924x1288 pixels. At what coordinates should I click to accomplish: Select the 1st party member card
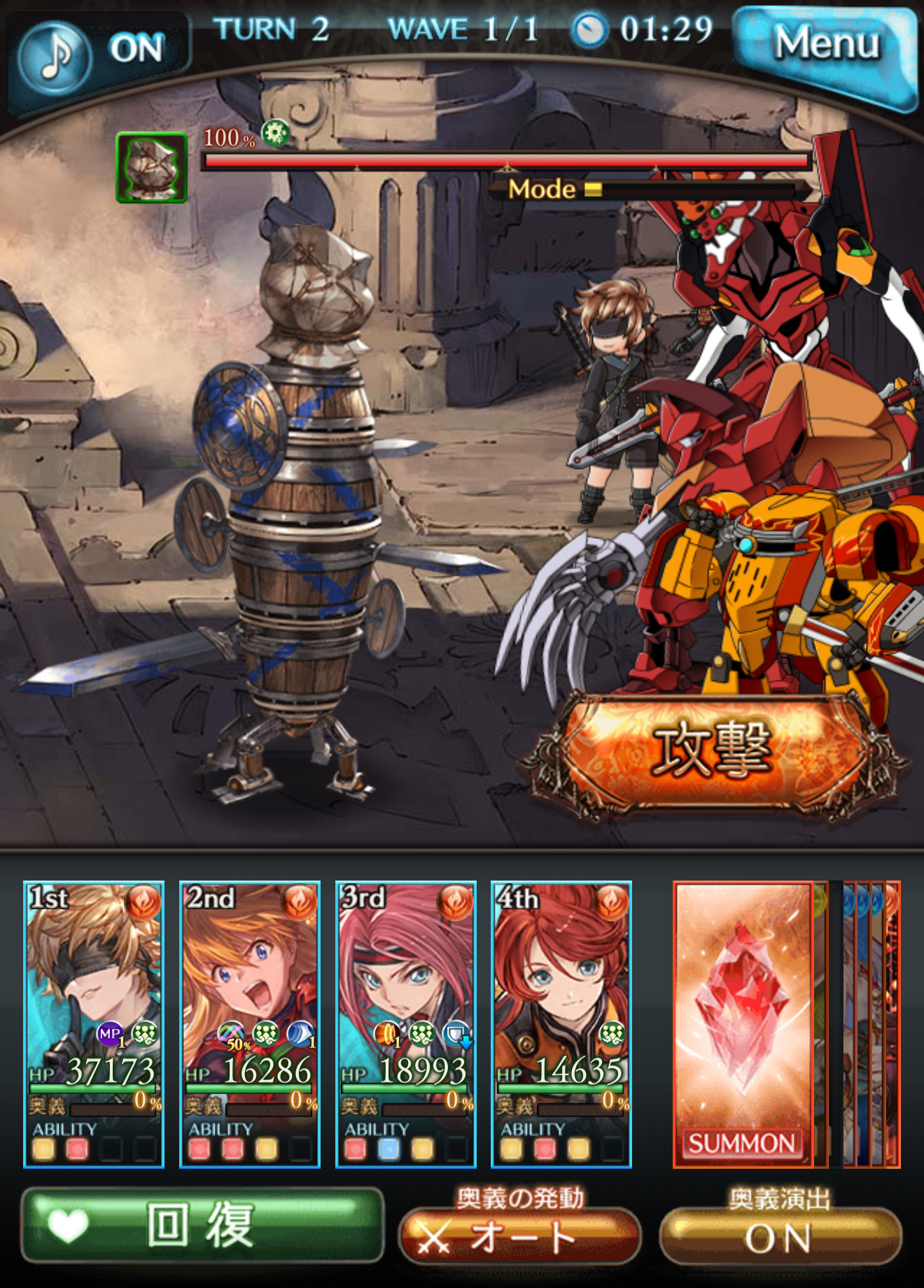pos(94,1023)
